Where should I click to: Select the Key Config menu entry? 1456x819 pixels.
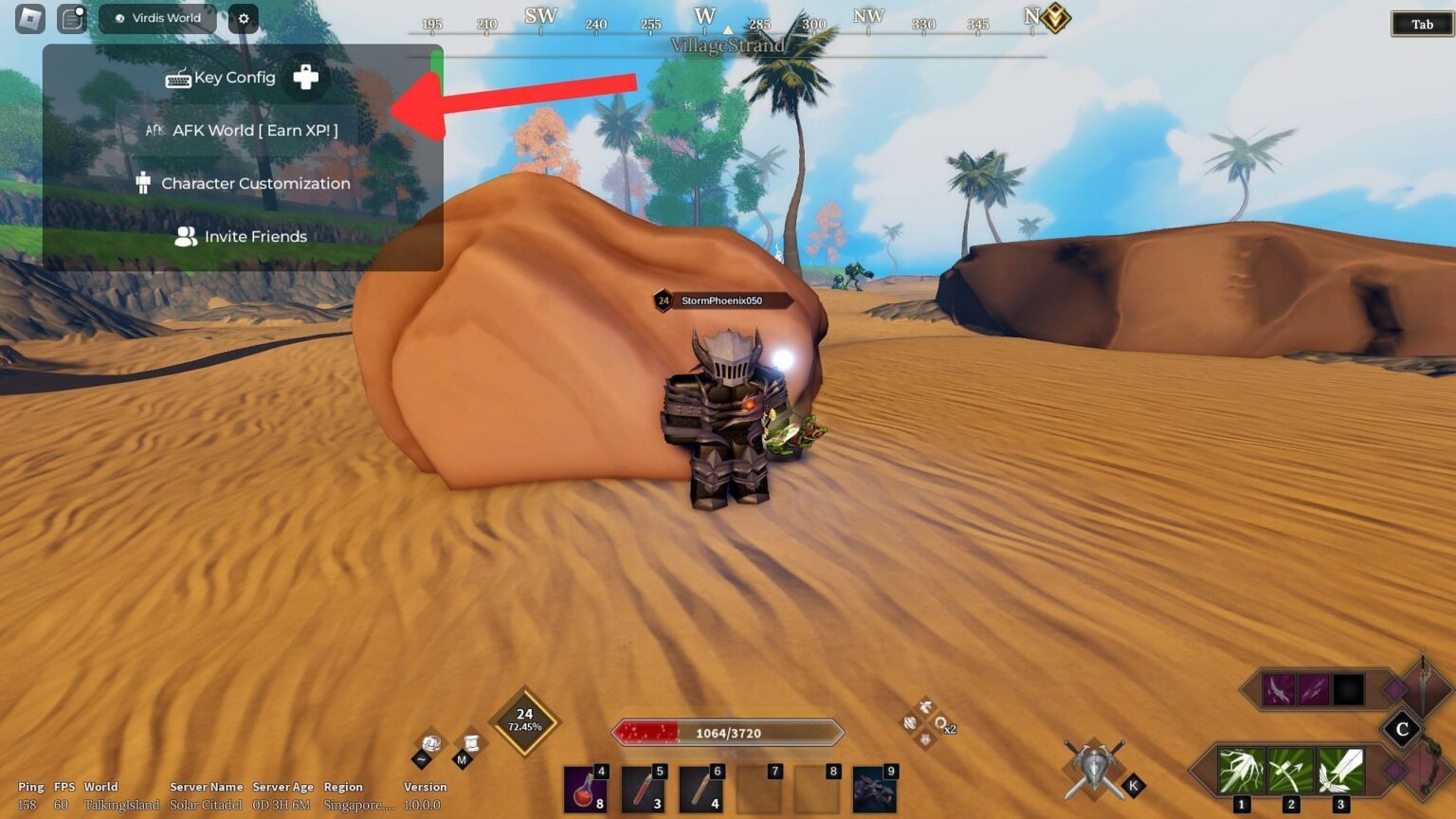click(x=233, y=78)
